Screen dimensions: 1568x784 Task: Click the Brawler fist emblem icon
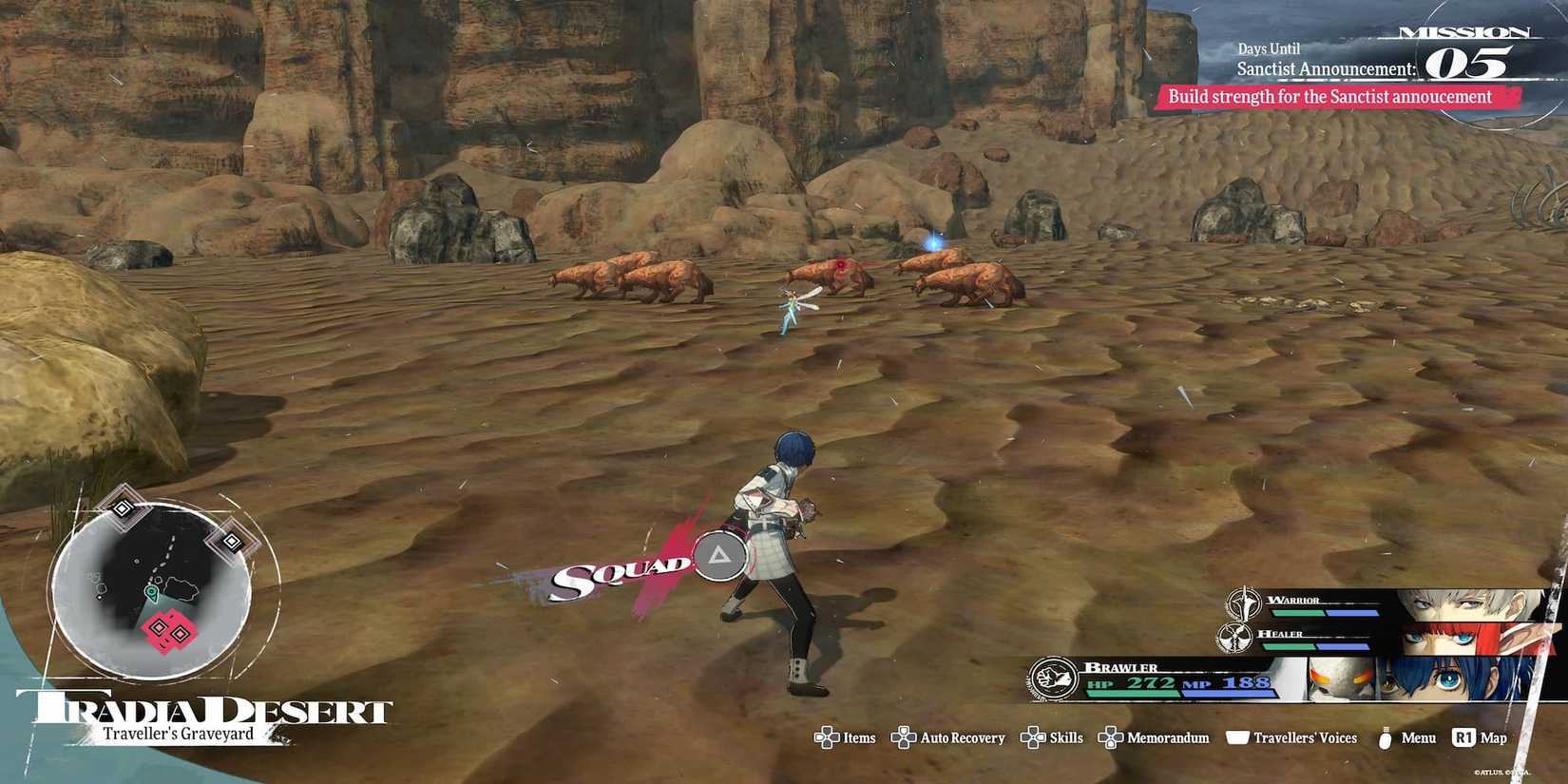tap(1054, 680)
